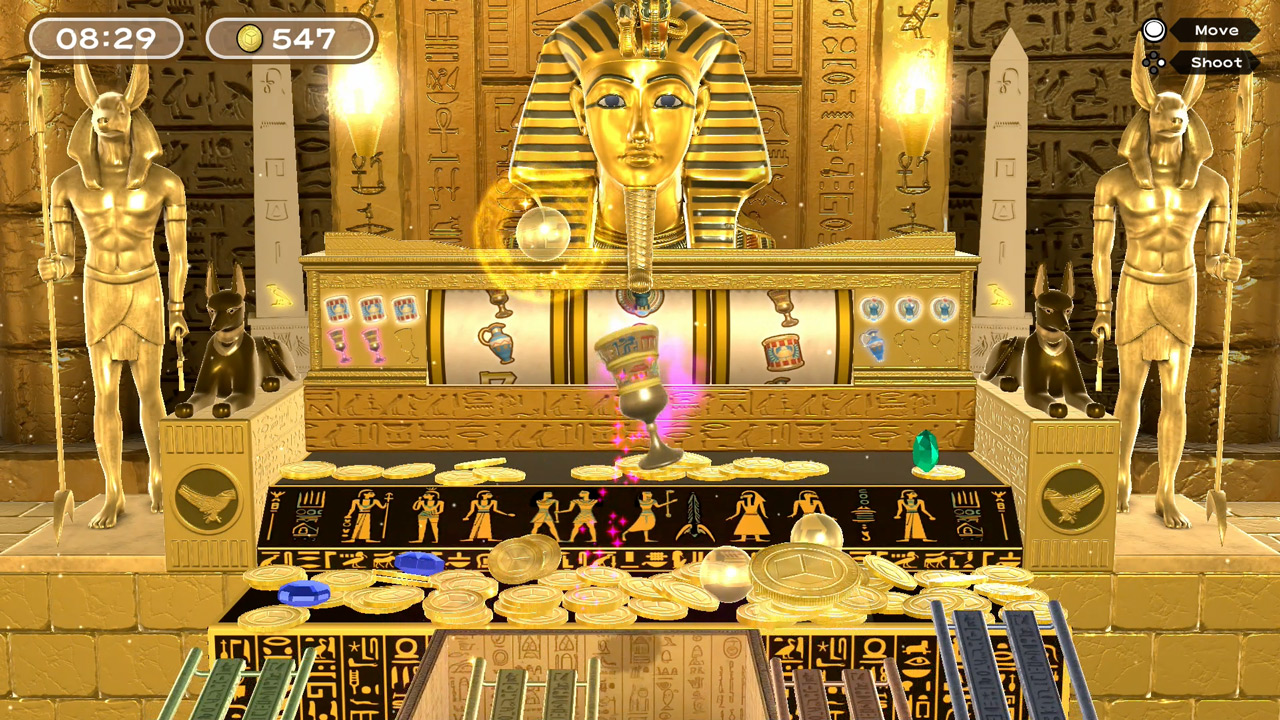Click the Shoot control label

(1215, 62)
